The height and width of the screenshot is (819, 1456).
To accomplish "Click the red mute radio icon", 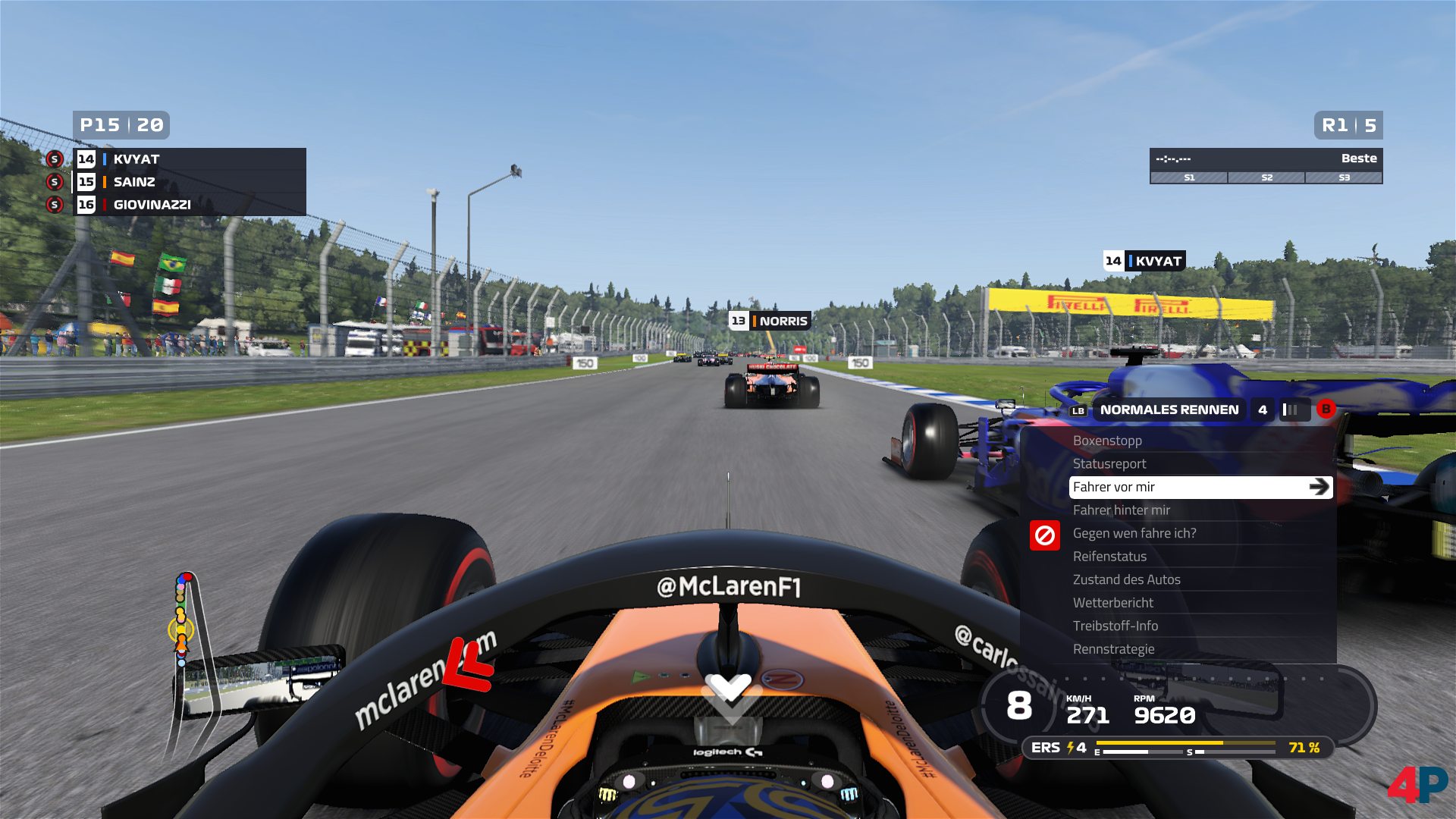I will [1044, 535].
